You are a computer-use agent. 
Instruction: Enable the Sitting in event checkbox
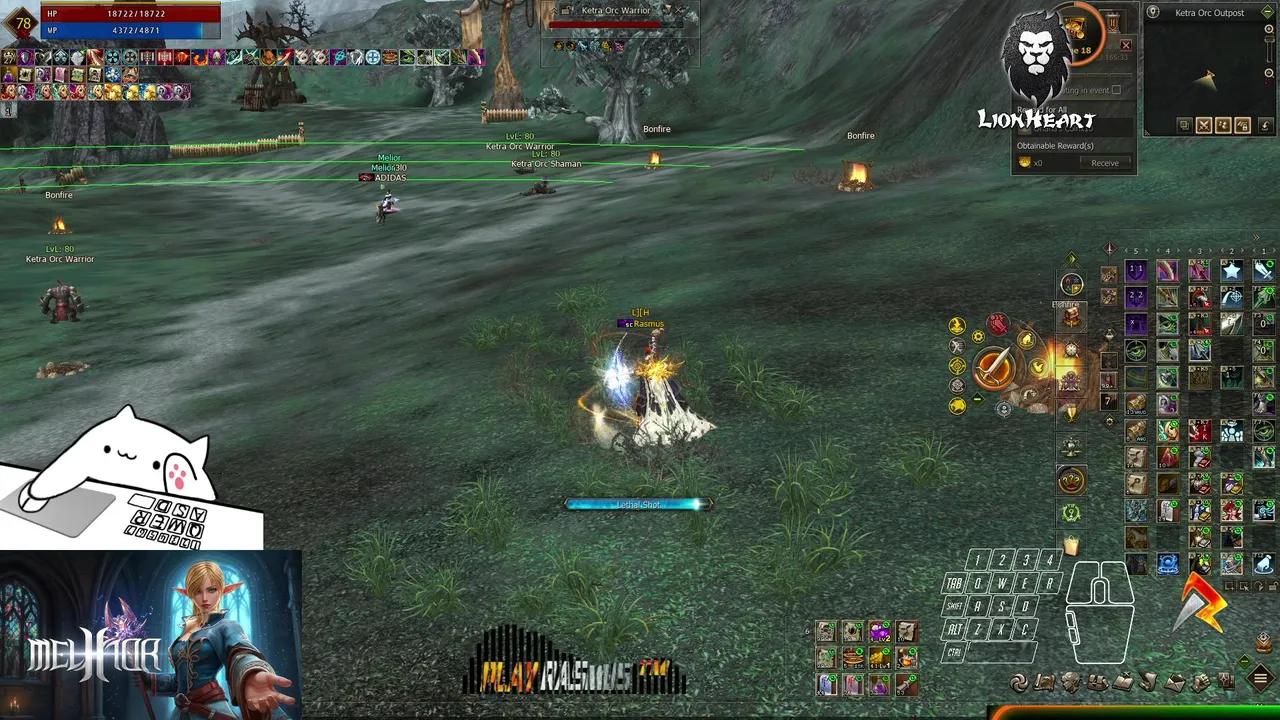point(1117,89)
